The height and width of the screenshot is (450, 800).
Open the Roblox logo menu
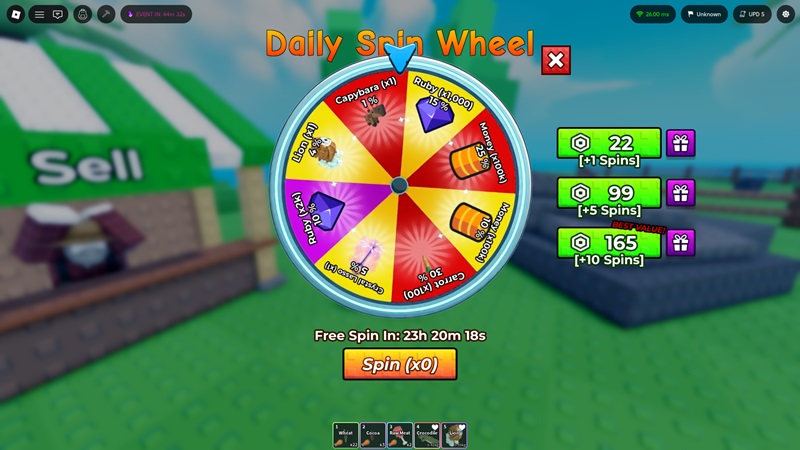tap(16, 14)
